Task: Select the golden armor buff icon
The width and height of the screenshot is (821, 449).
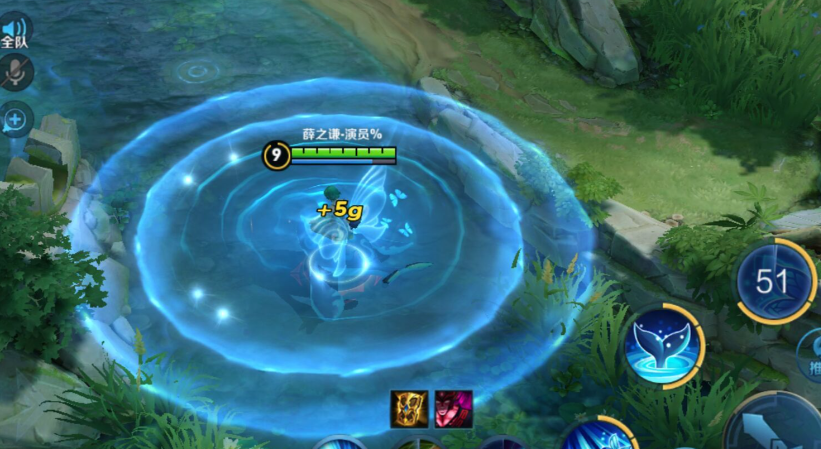Action: tap(409, 409)
